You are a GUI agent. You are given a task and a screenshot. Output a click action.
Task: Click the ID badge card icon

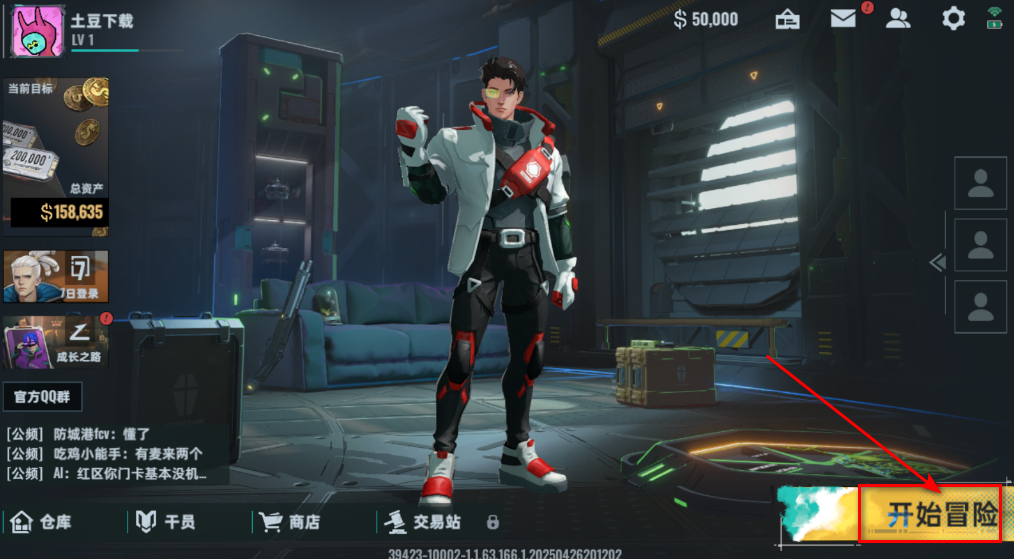pos(788,18)
